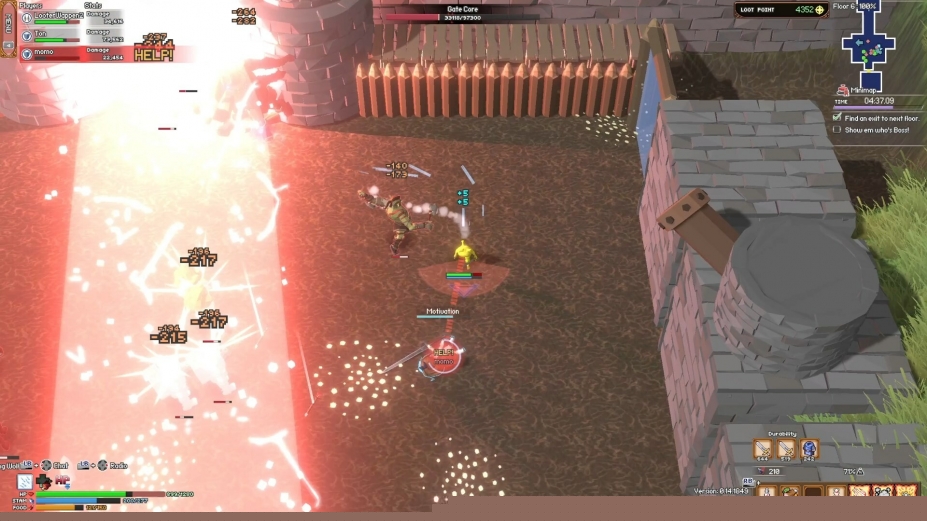Select the sword icon with 519 durability
Viewport: 927px width, 521px height.
786,449
